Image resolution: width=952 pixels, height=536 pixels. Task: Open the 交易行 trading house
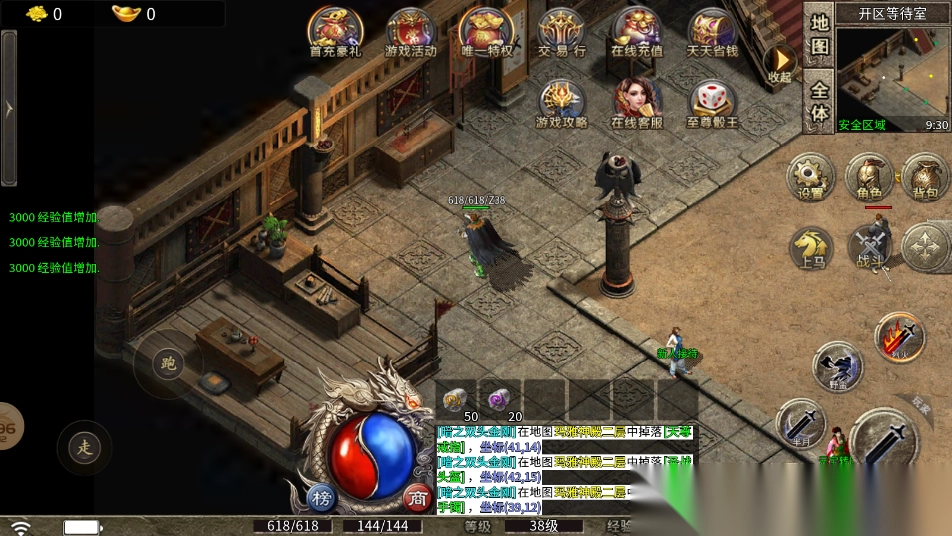tap(562, 31)
